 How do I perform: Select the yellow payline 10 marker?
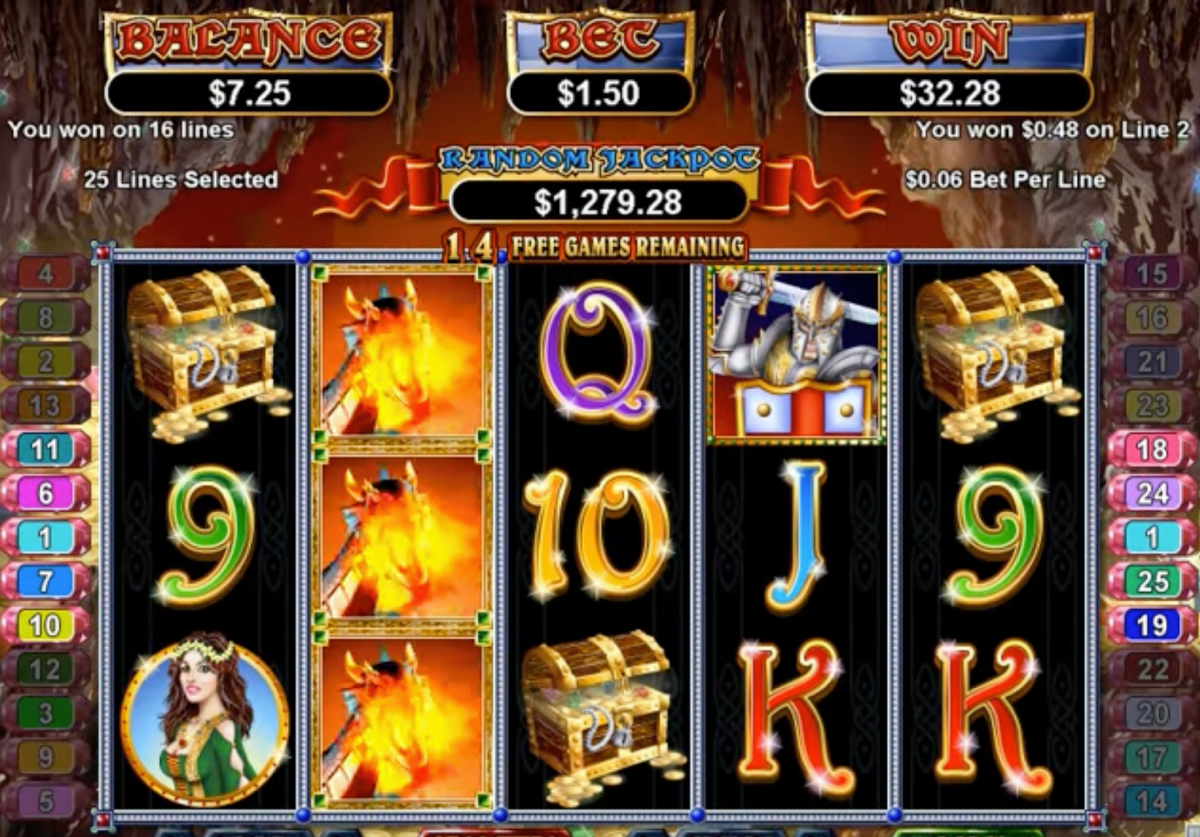point(46,625)
